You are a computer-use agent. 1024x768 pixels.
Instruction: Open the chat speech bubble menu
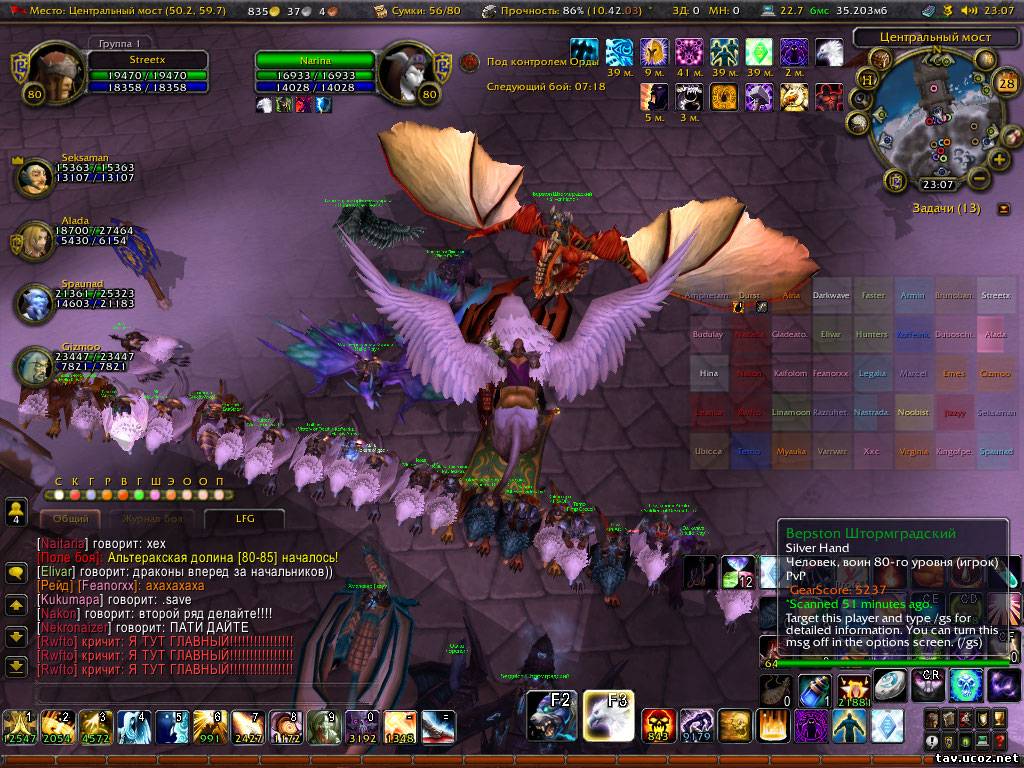coord(16,573)
